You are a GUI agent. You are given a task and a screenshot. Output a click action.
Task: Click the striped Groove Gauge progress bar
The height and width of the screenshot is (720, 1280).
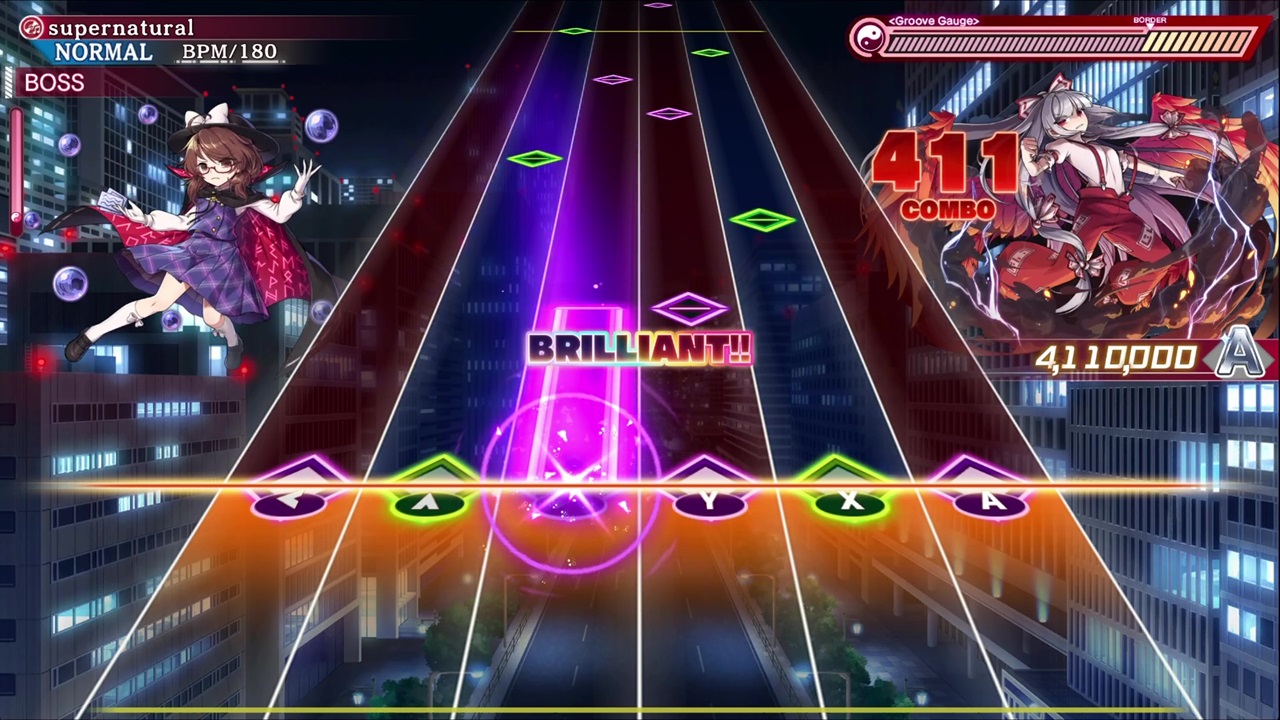(1060, 43)
